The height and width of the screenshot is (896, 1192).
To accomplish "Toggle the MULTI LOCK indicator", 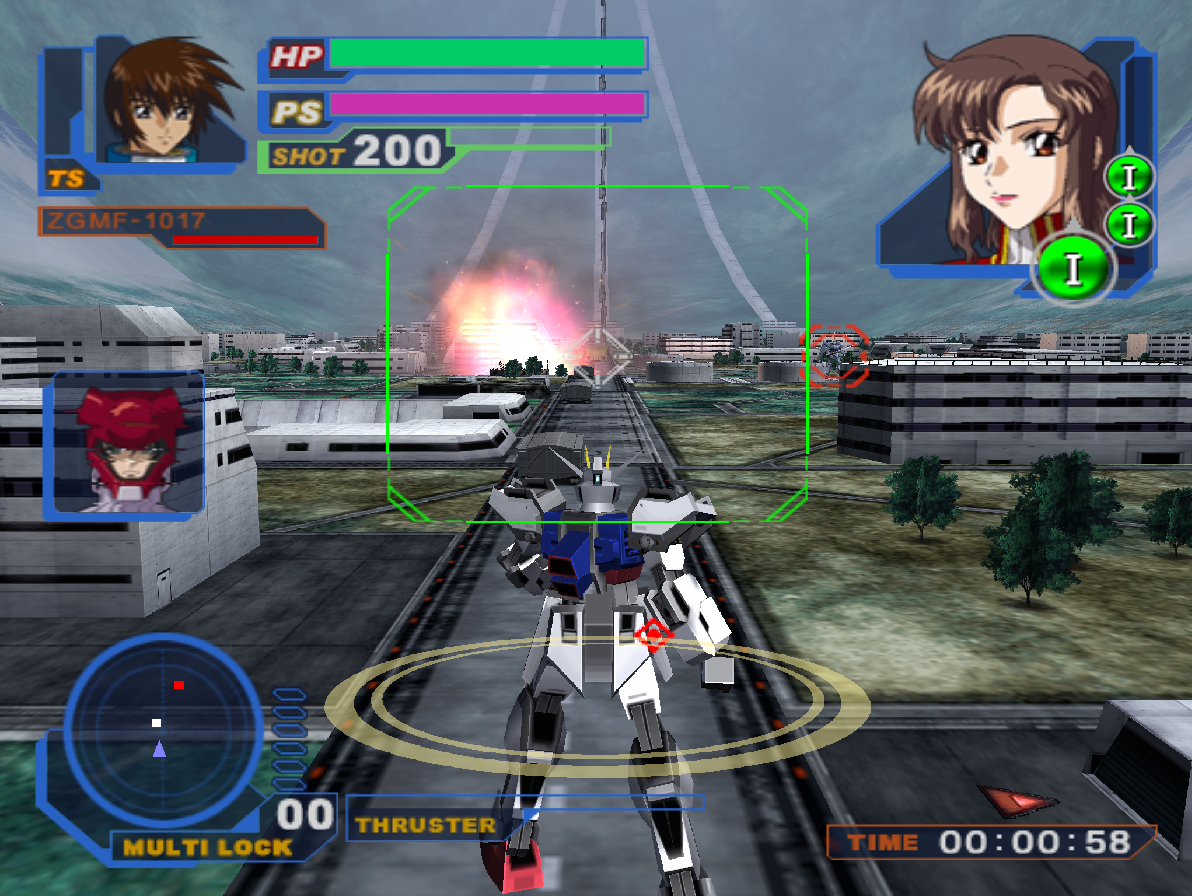I will pos(207,847).
